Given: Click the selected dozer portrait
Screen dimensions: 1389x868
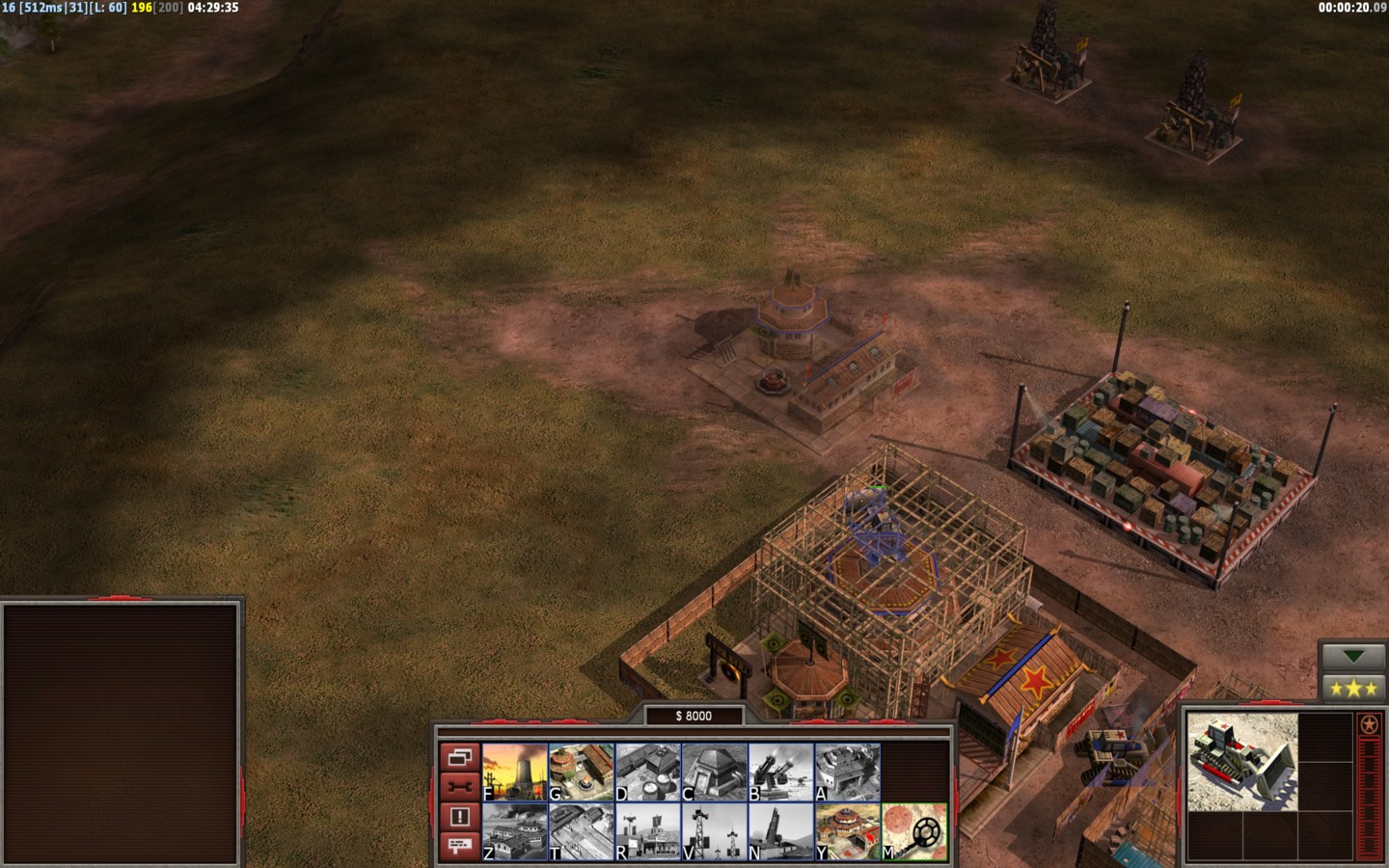Looking at the screenshot, I should tap(1242, 761).
